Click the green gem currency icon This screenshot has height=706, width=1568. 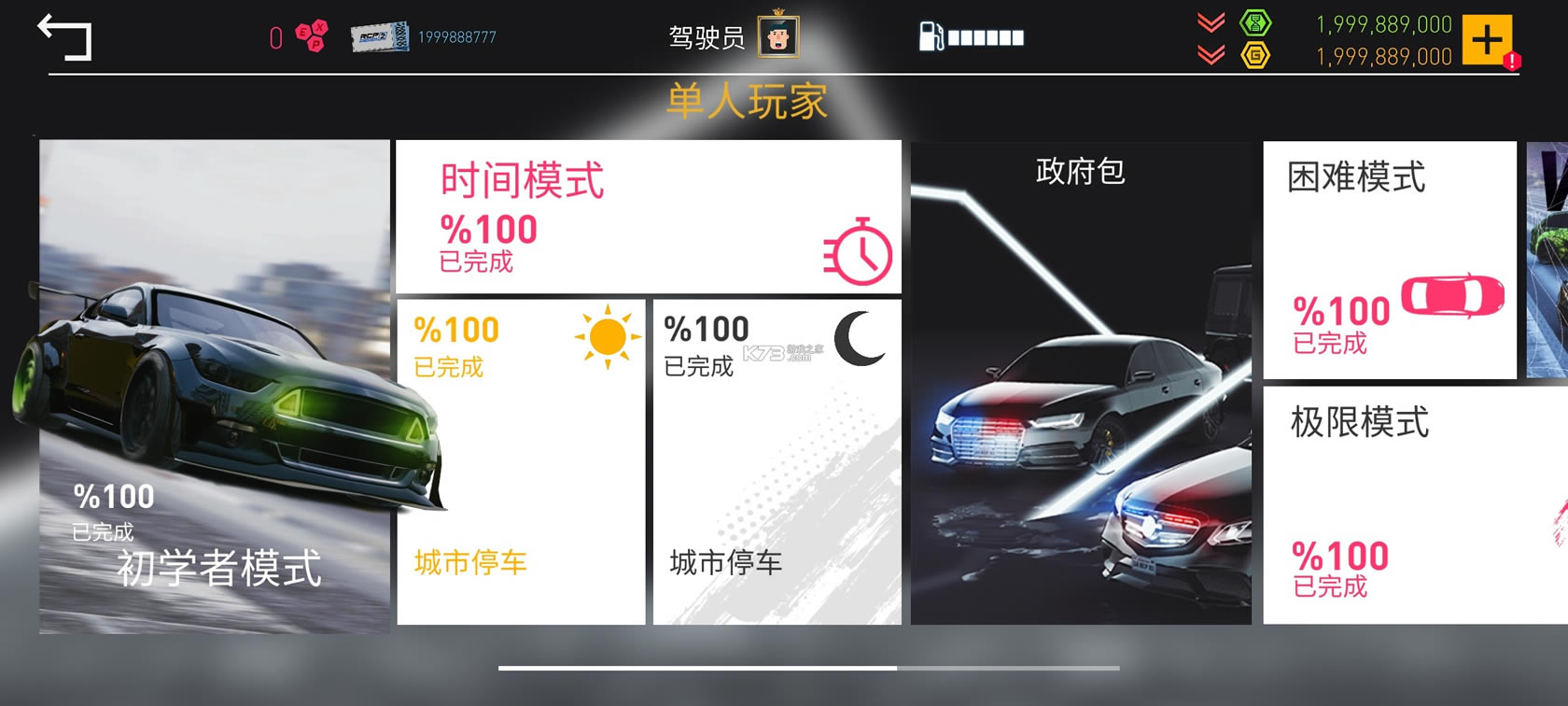tap(1255, 23)
